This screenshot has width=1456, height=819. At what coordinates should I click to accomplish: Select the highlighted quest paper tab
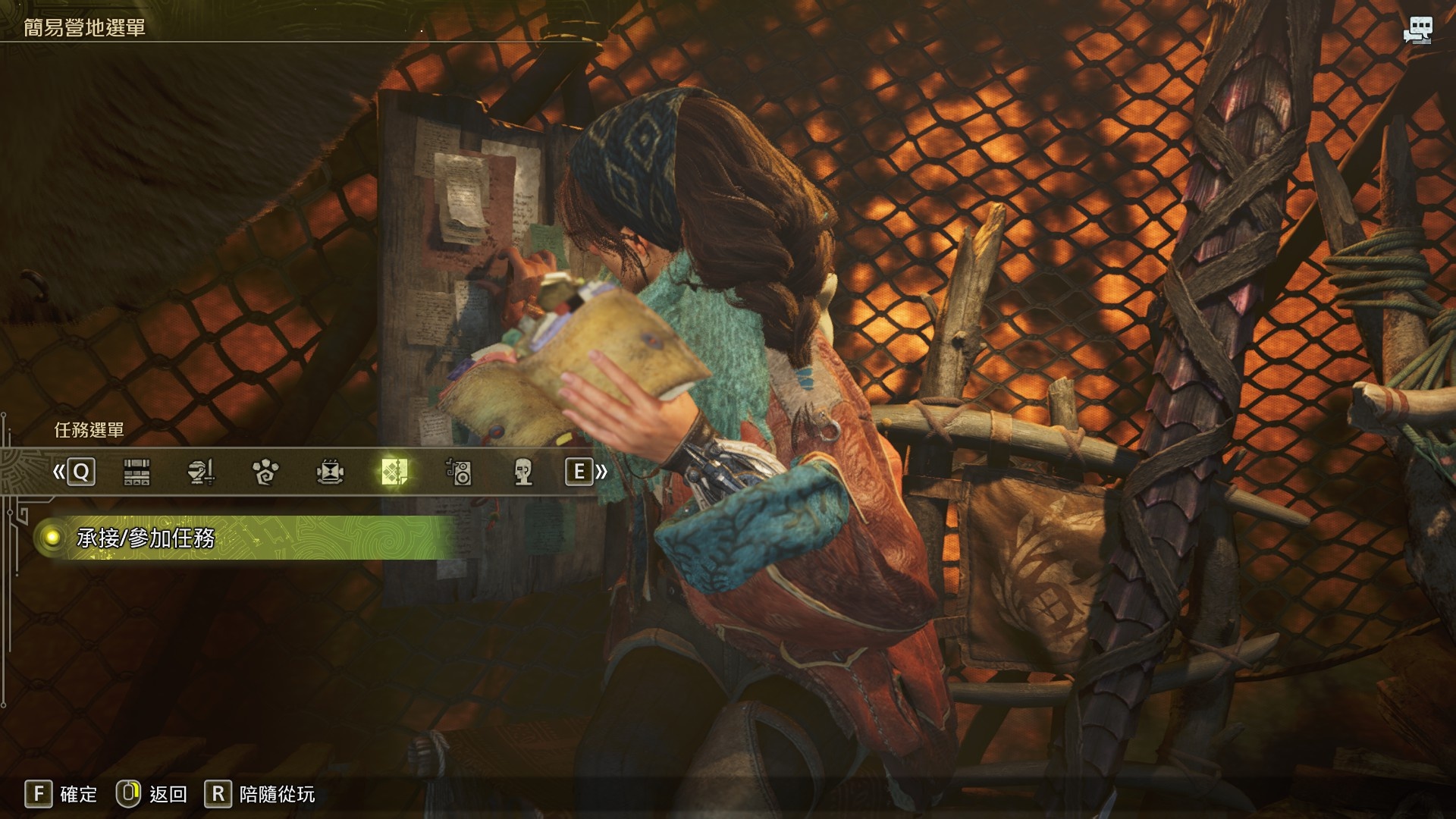point(394,472)
